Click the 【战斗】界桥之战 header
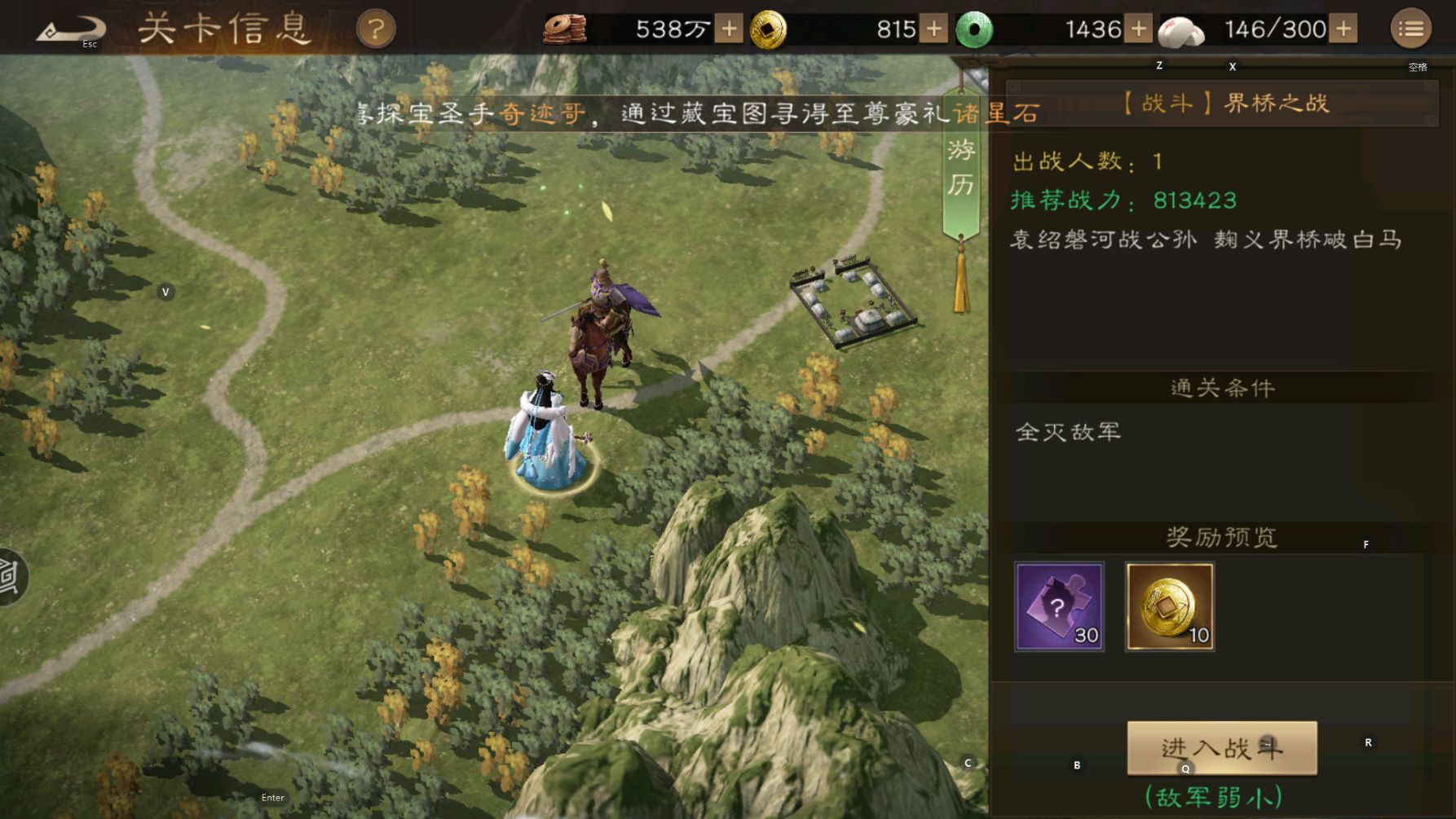The width and height of the screenshot is (1456, 819). (x=1226, y=104)
